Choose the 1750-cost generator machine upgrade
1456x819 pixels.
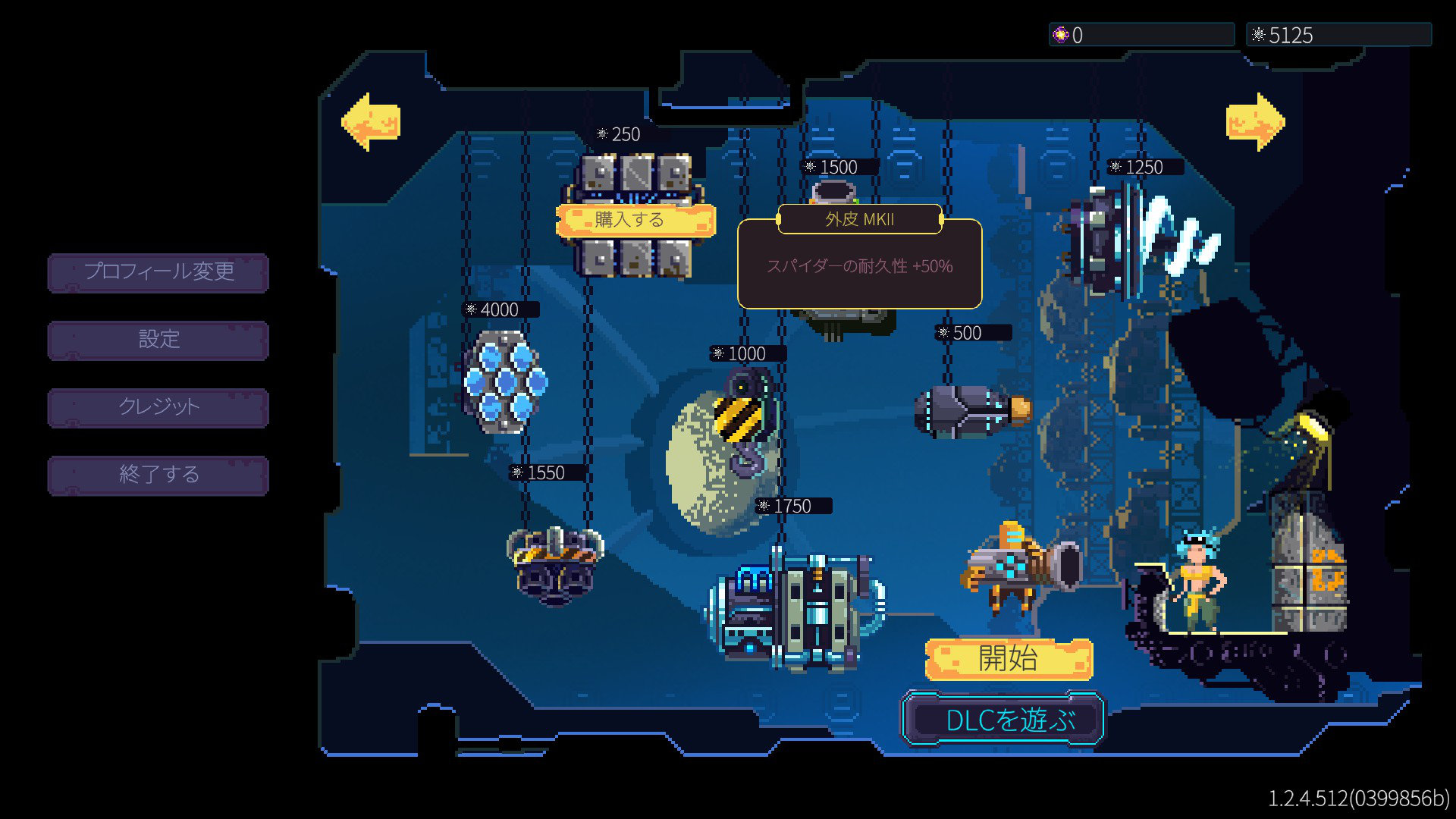point(798,610)
